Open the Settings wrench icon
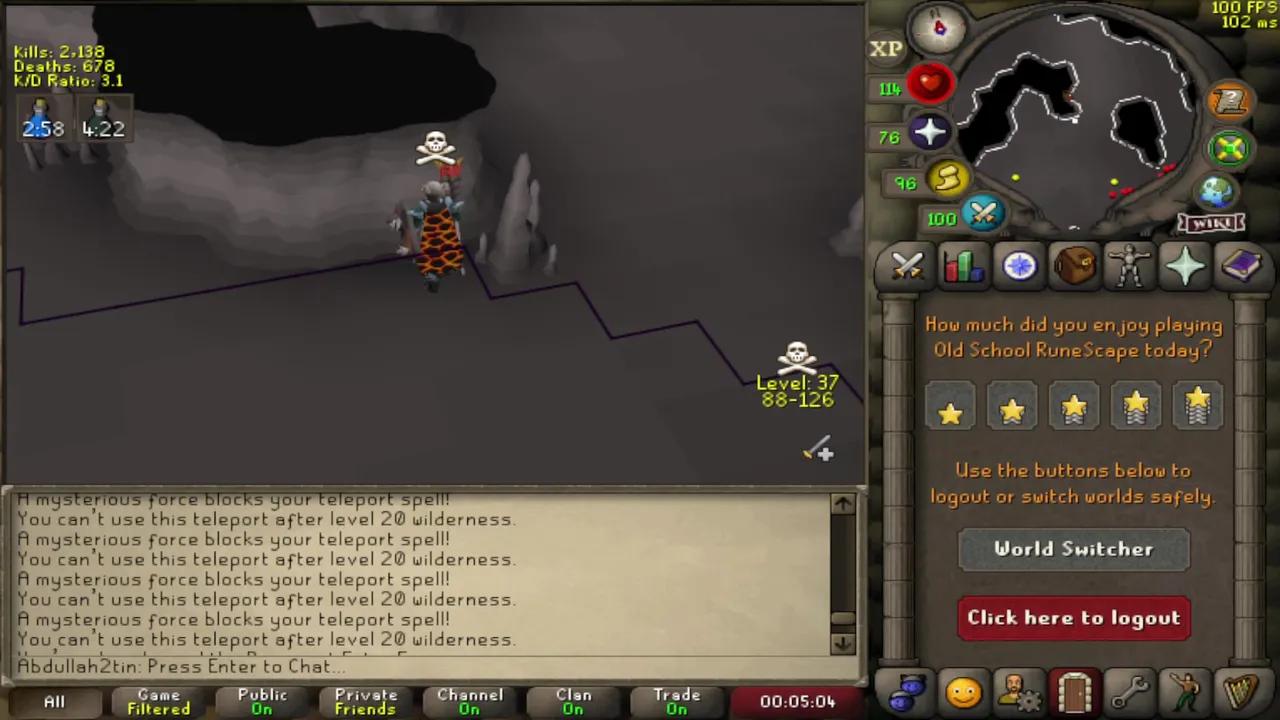The image size is (1280, 720). (x=1131, y=690)
